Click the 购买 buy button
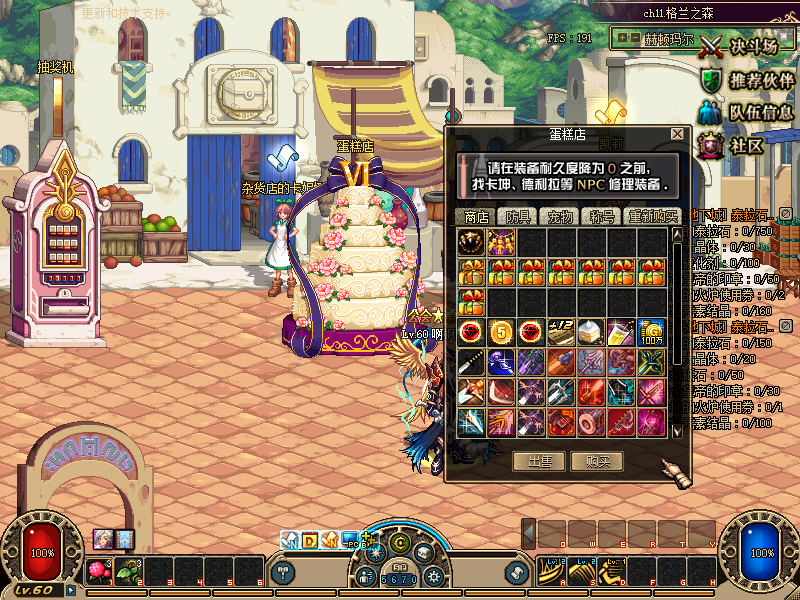 click(598, 461)
